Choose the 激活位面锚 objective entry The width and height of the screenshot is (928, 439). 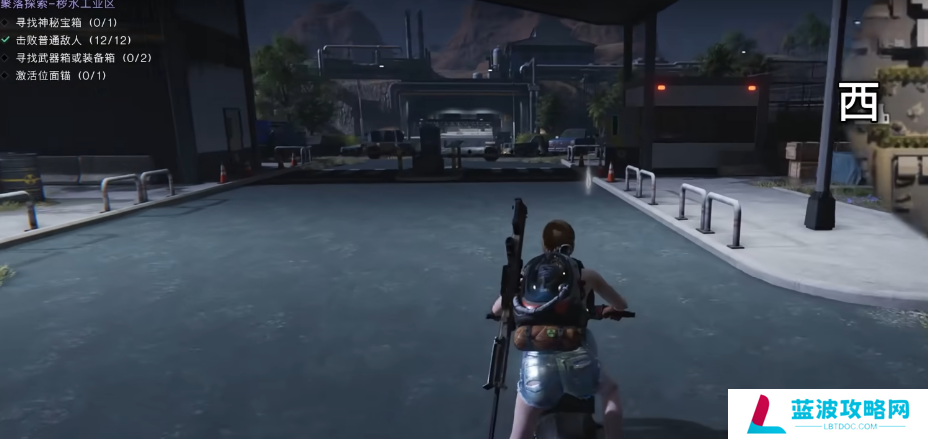point(60,75)
